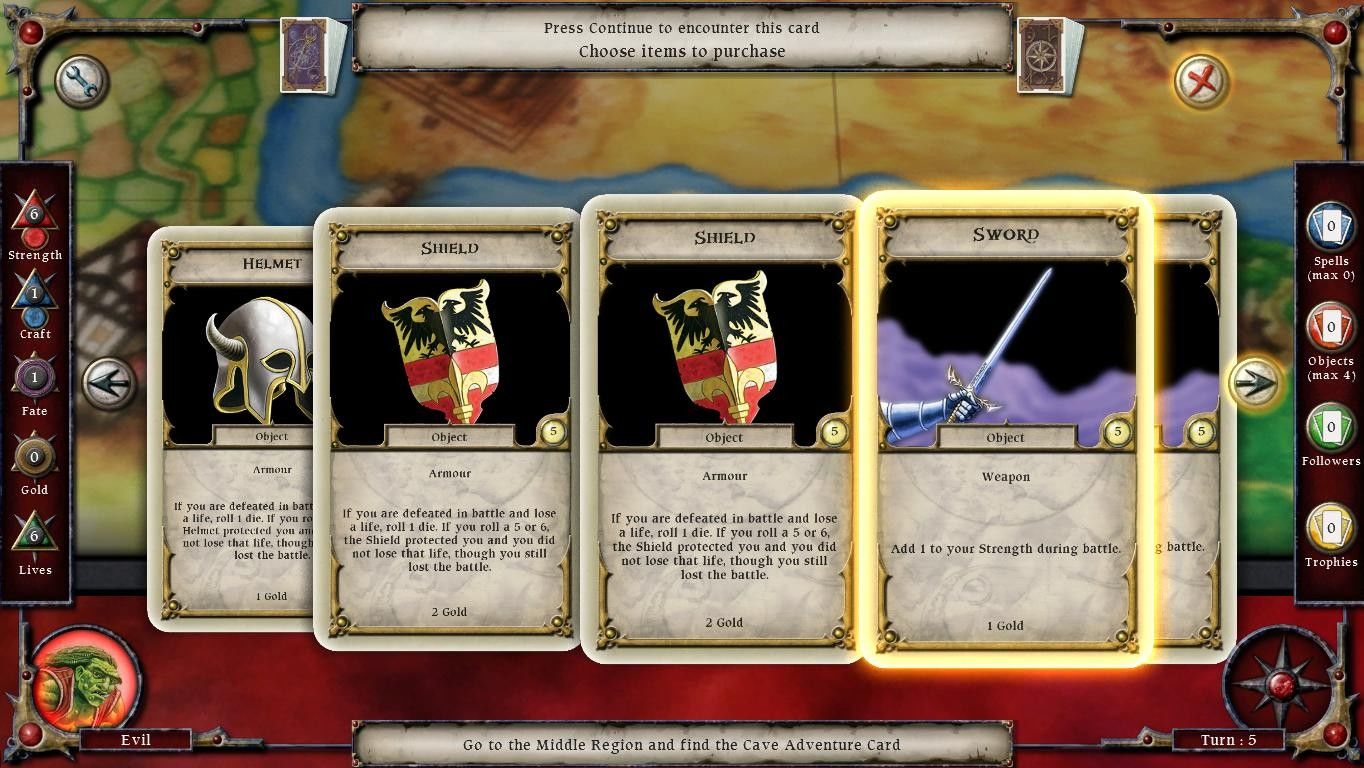
Task: View the Objects inventory pile
Action: pos(1331,328)
